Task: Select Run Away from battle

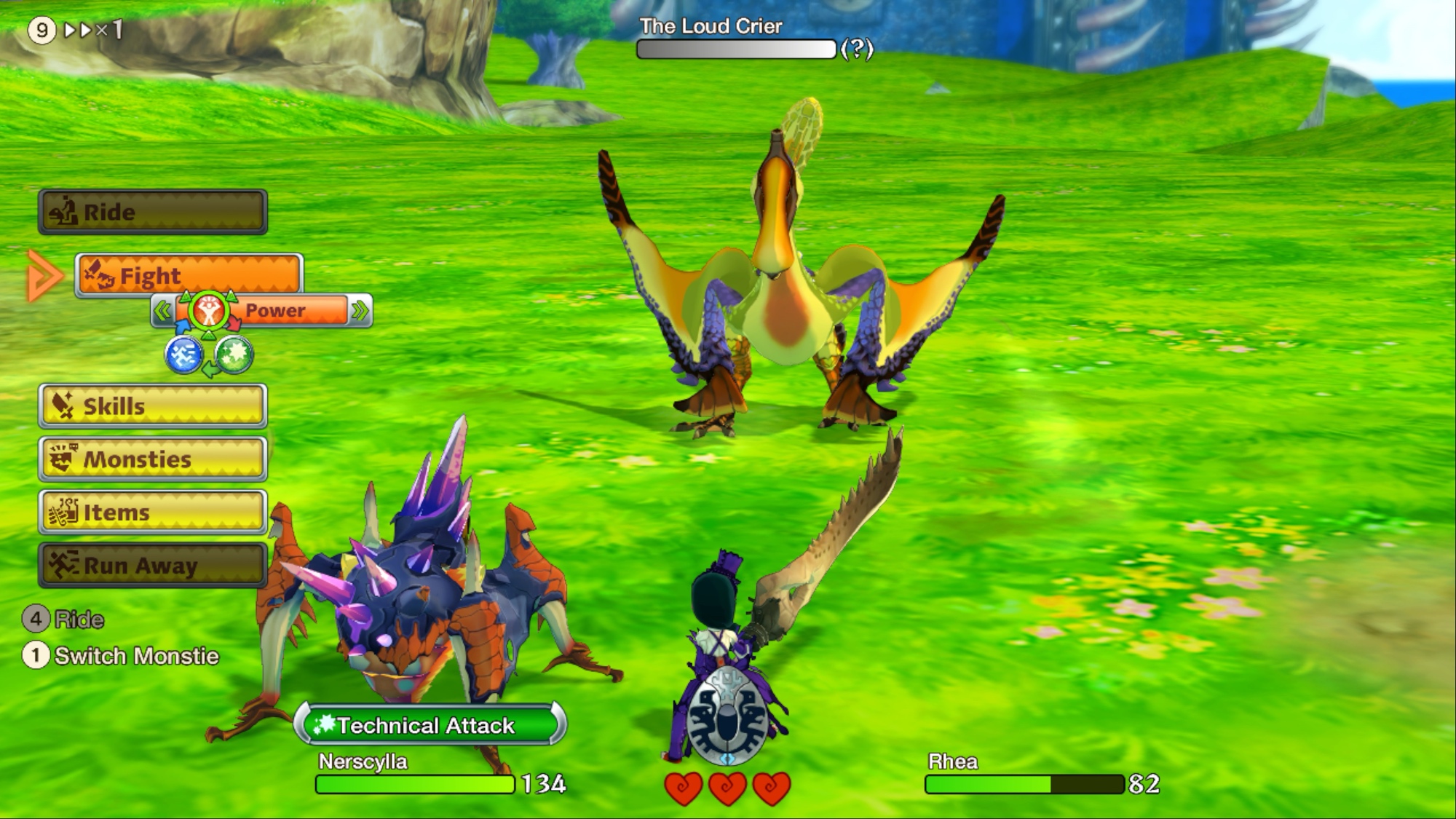Action: tap(153, 565)
